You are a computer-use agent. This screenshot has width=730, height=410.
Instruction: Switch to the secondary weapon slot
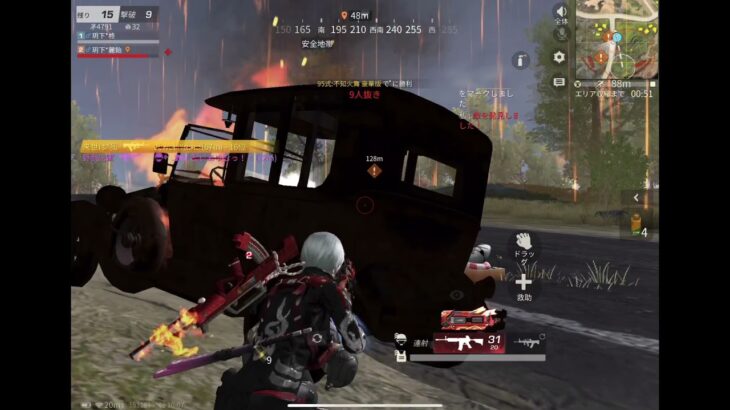point(529,343)
